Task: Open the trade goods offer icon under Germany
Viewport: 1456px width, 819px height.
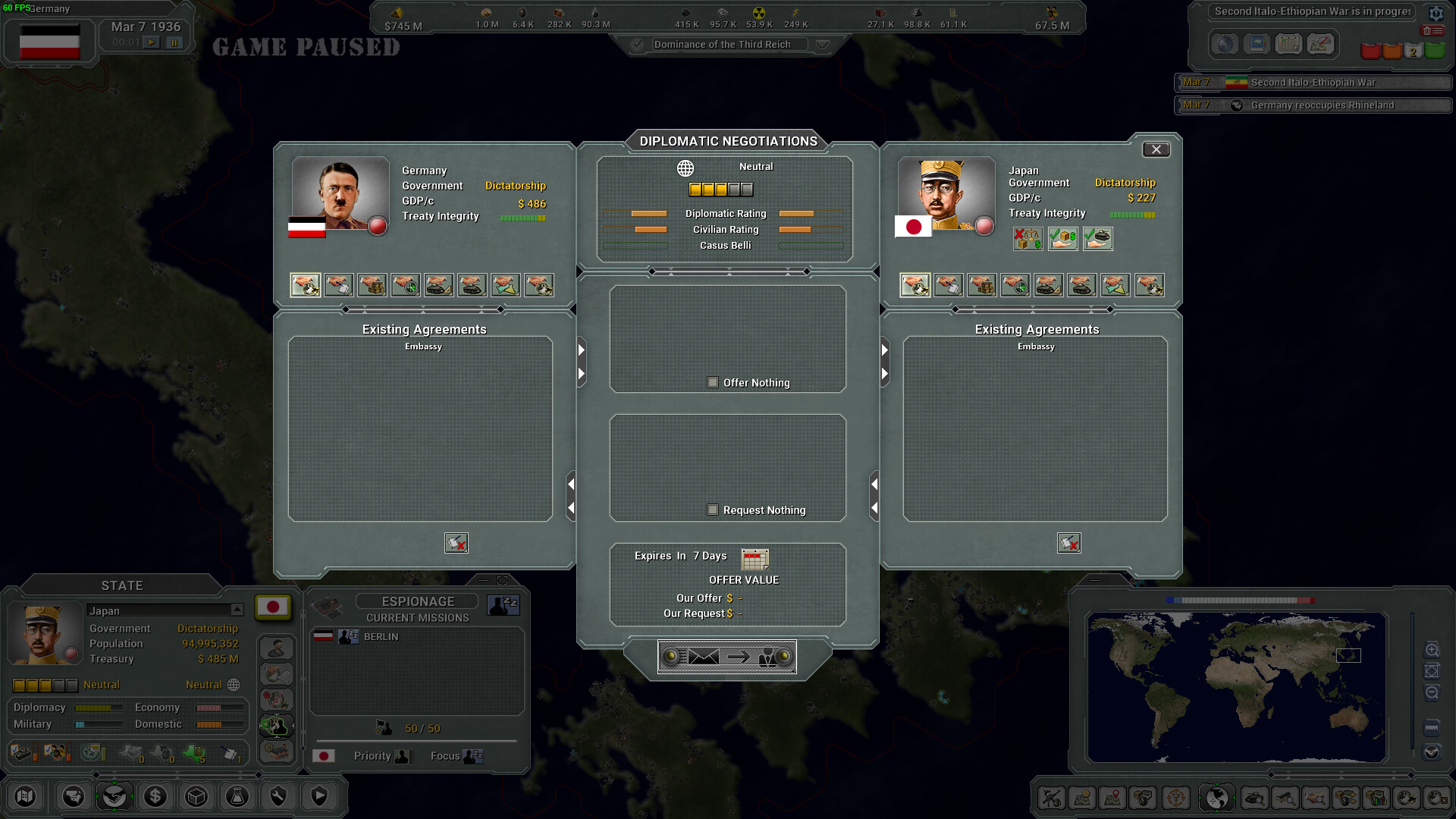Action: pos(372,285)
